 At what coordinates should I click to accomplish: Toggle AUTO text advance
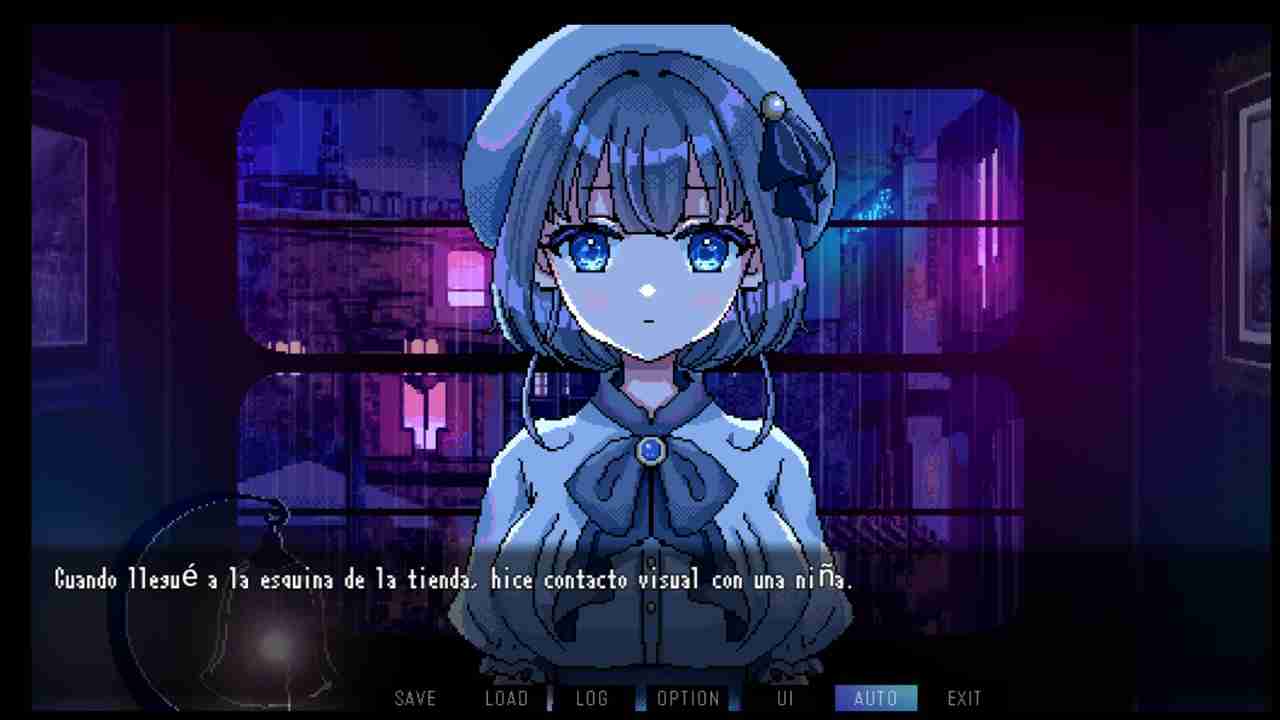point(875,698)
